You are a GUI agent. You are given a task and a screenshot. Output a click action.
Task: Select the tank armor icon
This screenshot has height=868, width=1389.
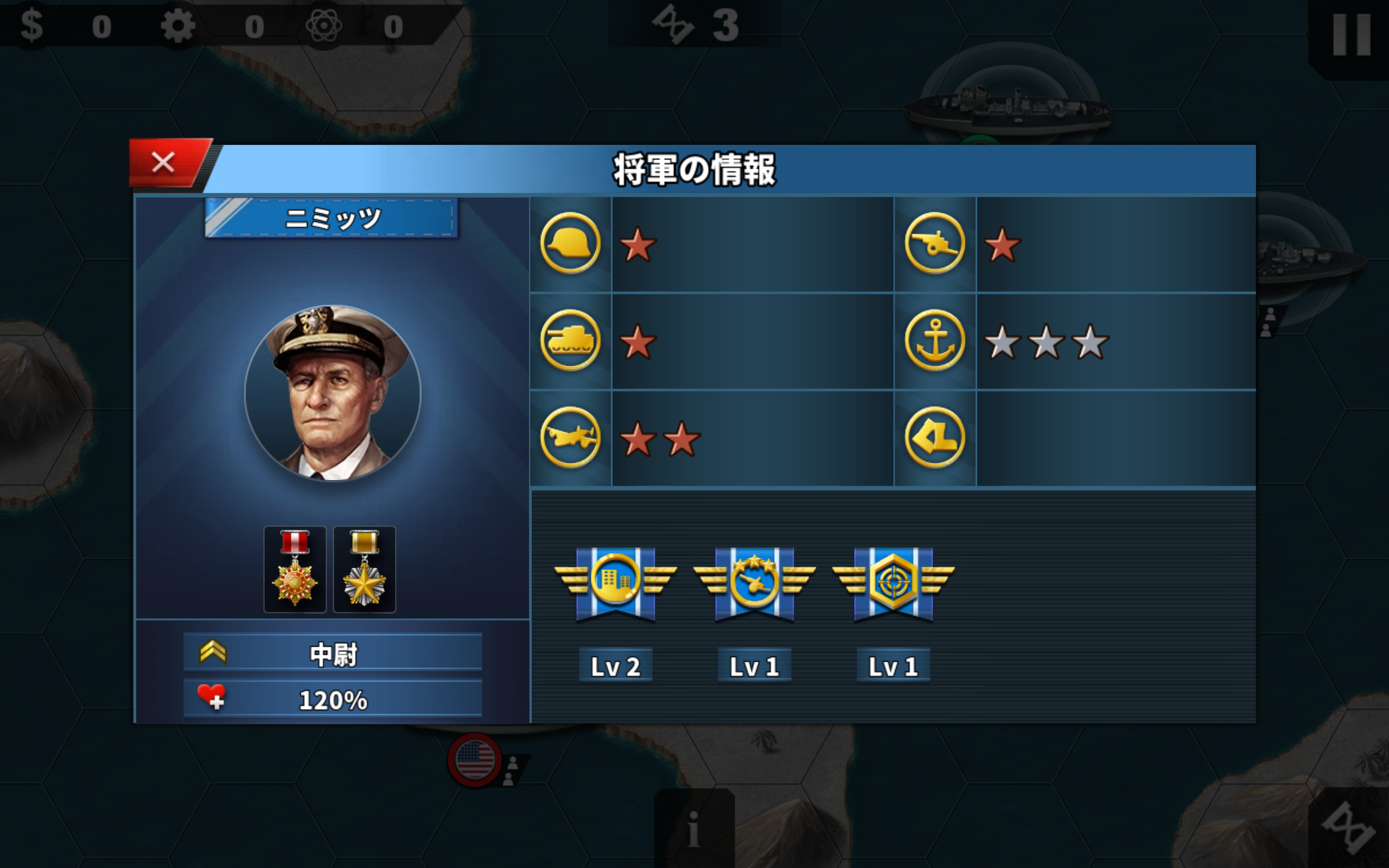pos(570,341)
